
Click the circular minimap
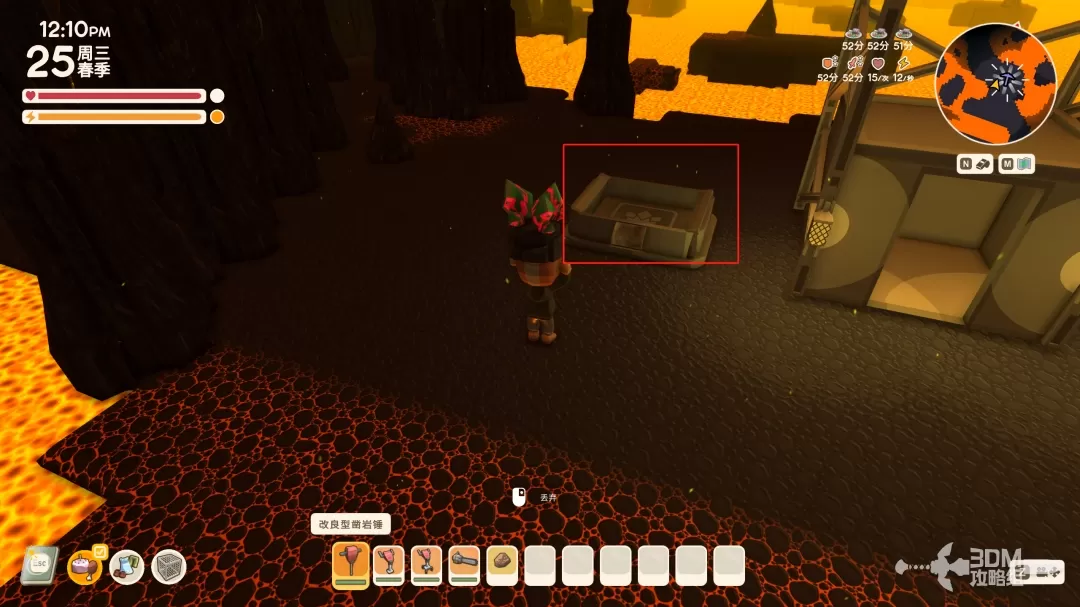(995, 83)
